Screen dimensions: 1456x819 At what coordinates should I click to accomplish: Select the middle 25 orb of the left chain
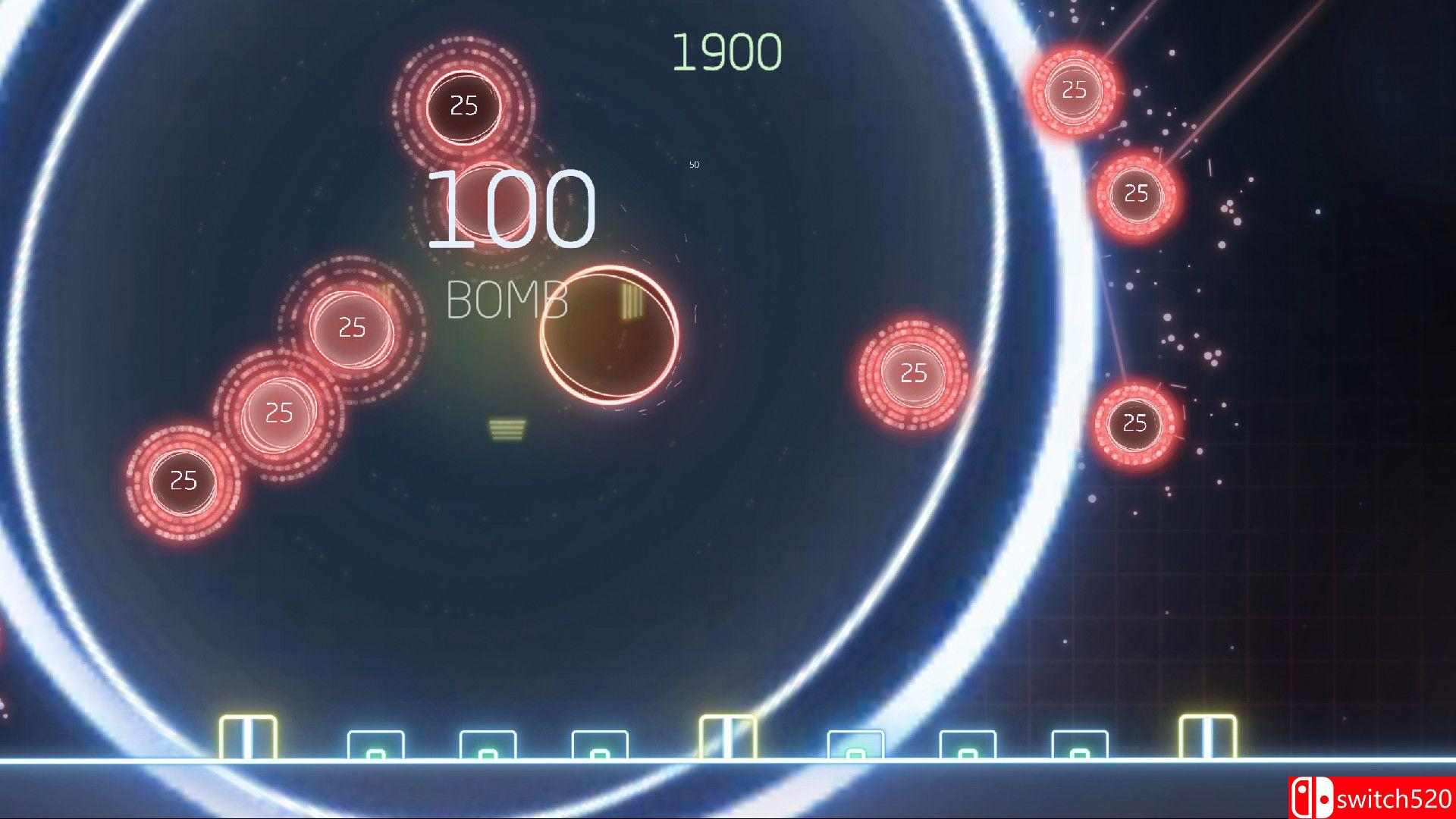click(278, 415)
